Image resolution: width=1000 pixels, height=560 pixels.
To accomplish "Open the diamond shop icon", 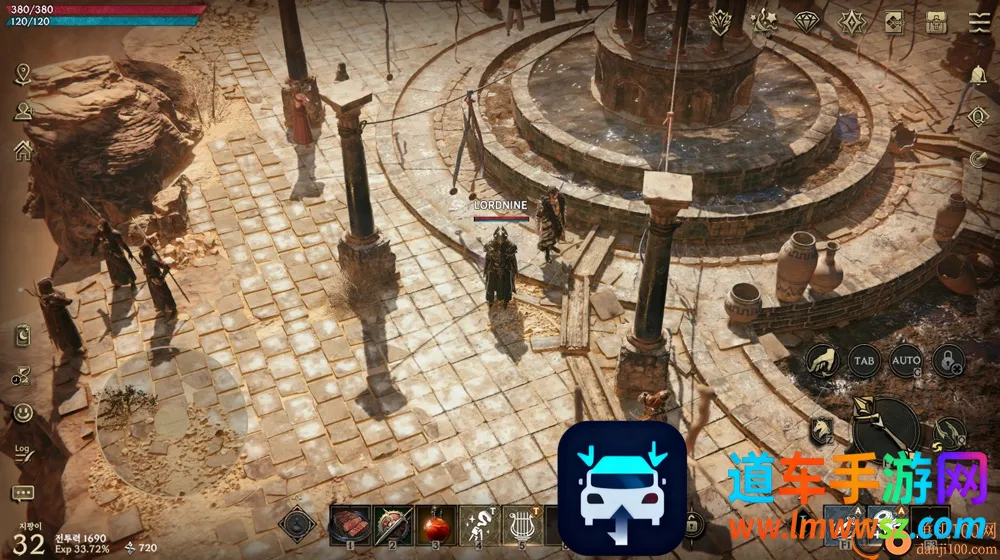I will 807,21.
